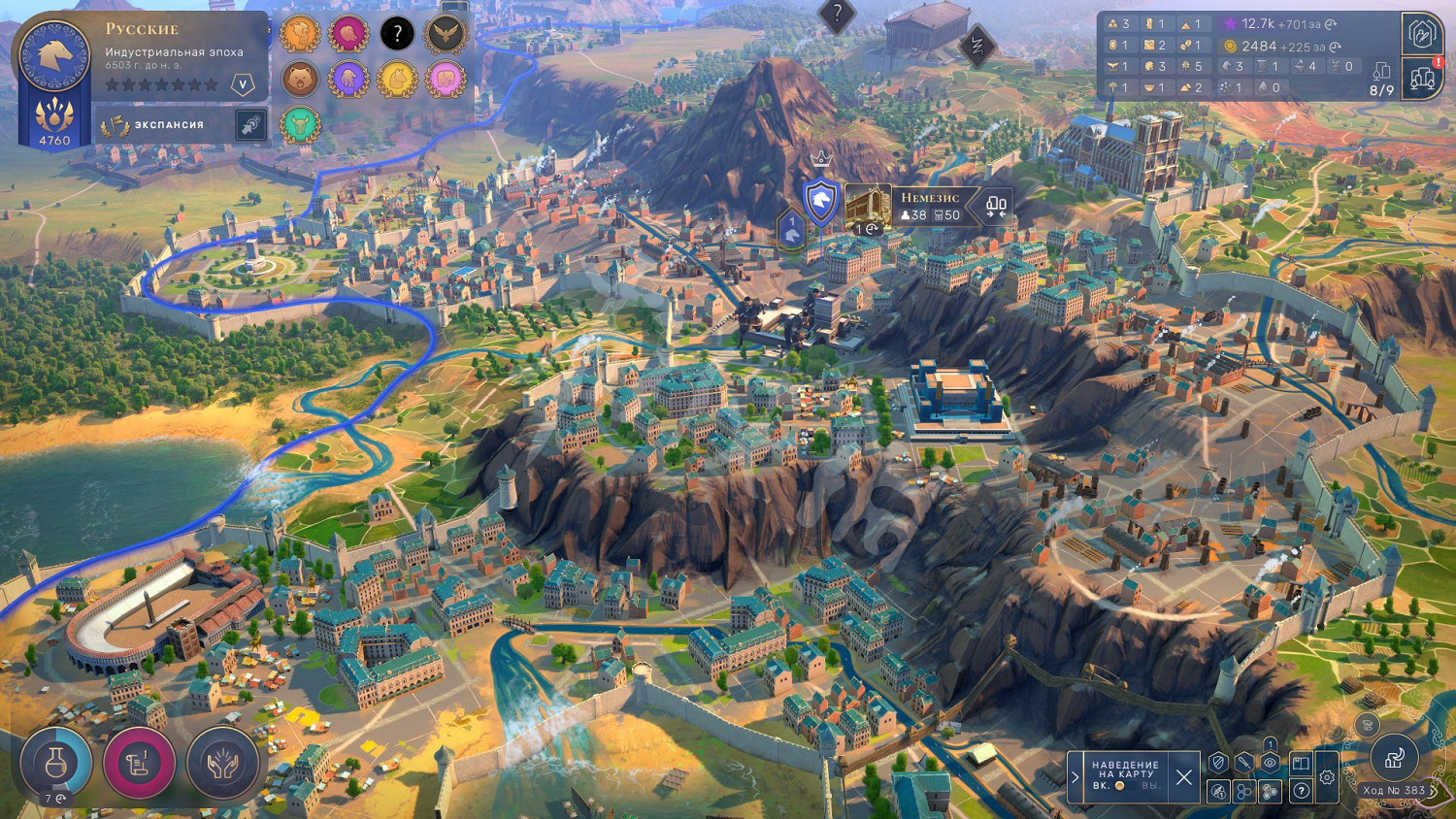Close the Наведение на карту panel
Image resolution: width=1456 pixels, height=819 pixels.
(1183, 776)
